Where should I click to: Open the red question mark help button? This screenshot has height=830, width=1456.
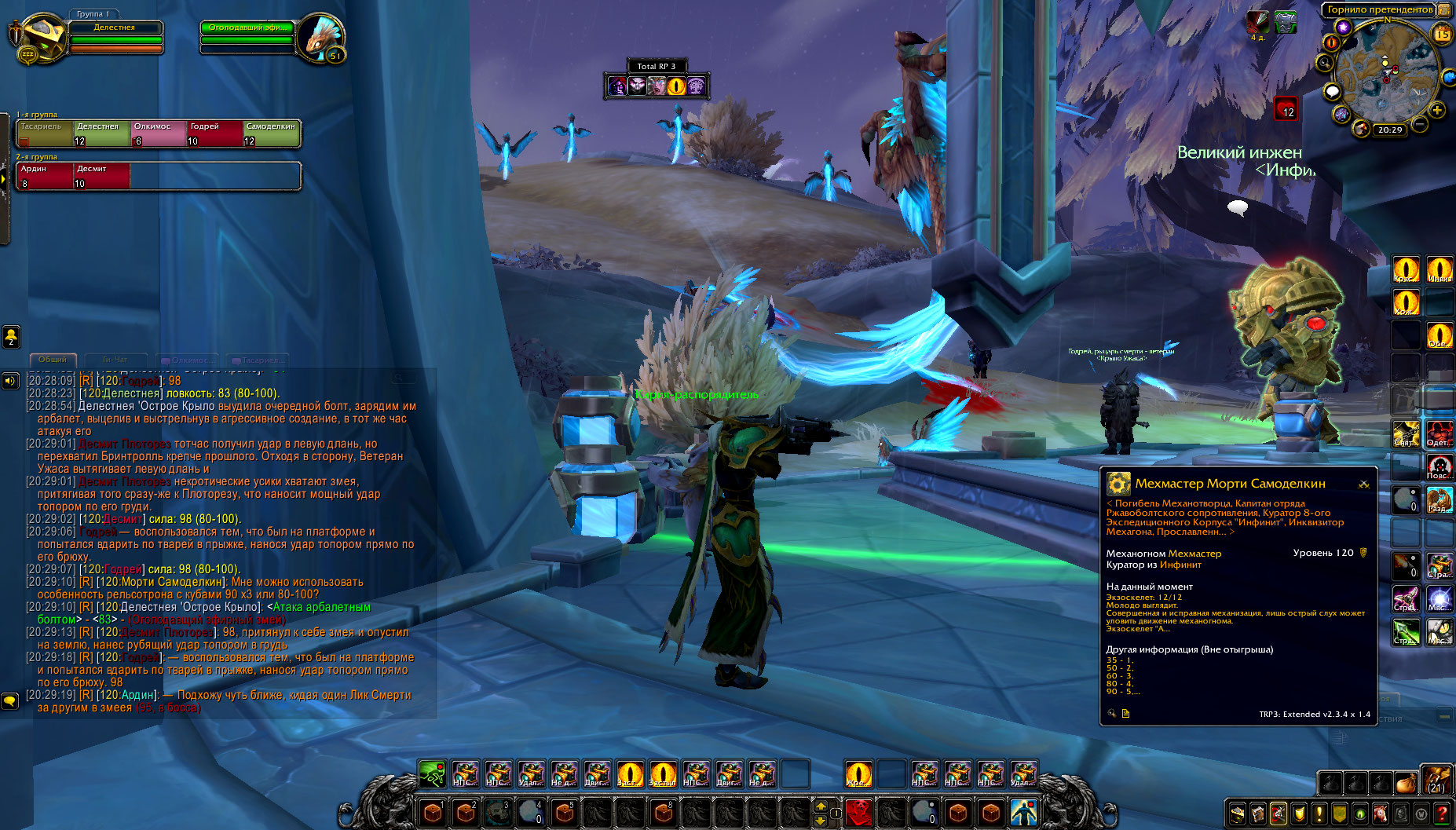tap(1442, 814)
